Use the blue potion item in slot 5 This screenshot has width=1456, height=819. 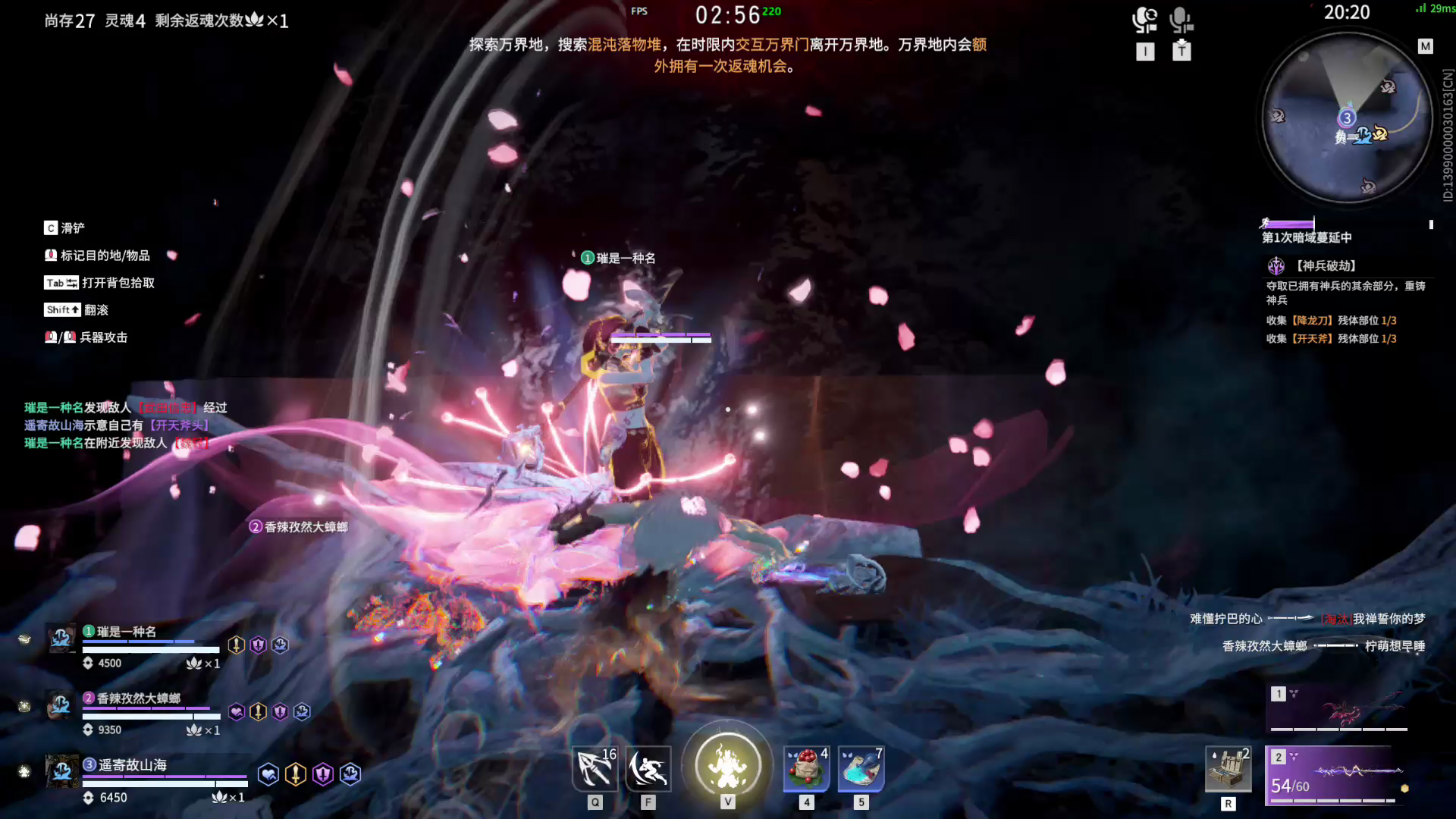pyautogui.click(x=861, y=769)
